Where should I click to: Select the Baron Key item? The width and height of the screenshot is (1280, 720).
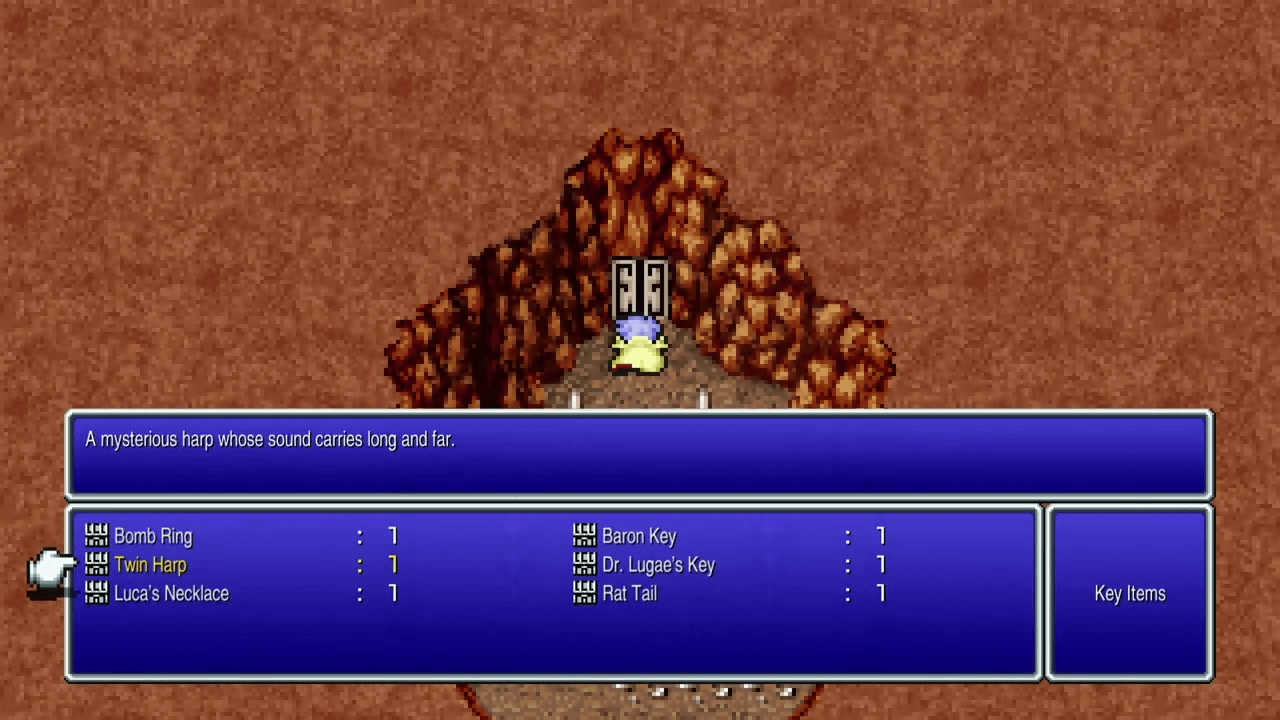click(639, 536)
